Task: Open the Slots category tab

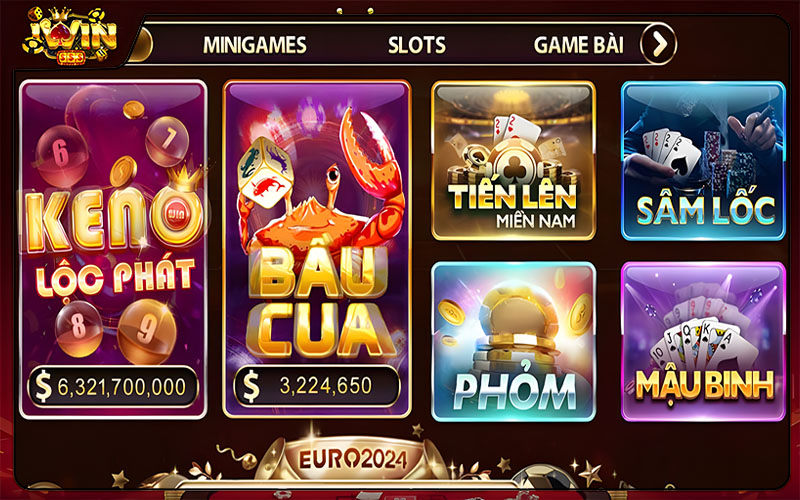Action: click(x=417, y=45)
